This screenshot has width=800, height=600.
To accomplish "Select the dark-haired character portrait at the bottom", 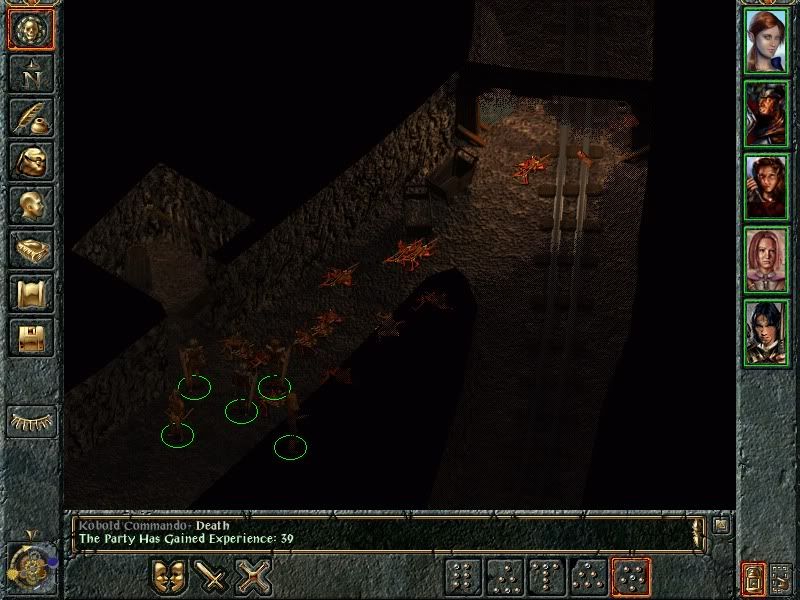I will [x=766, y=332].
